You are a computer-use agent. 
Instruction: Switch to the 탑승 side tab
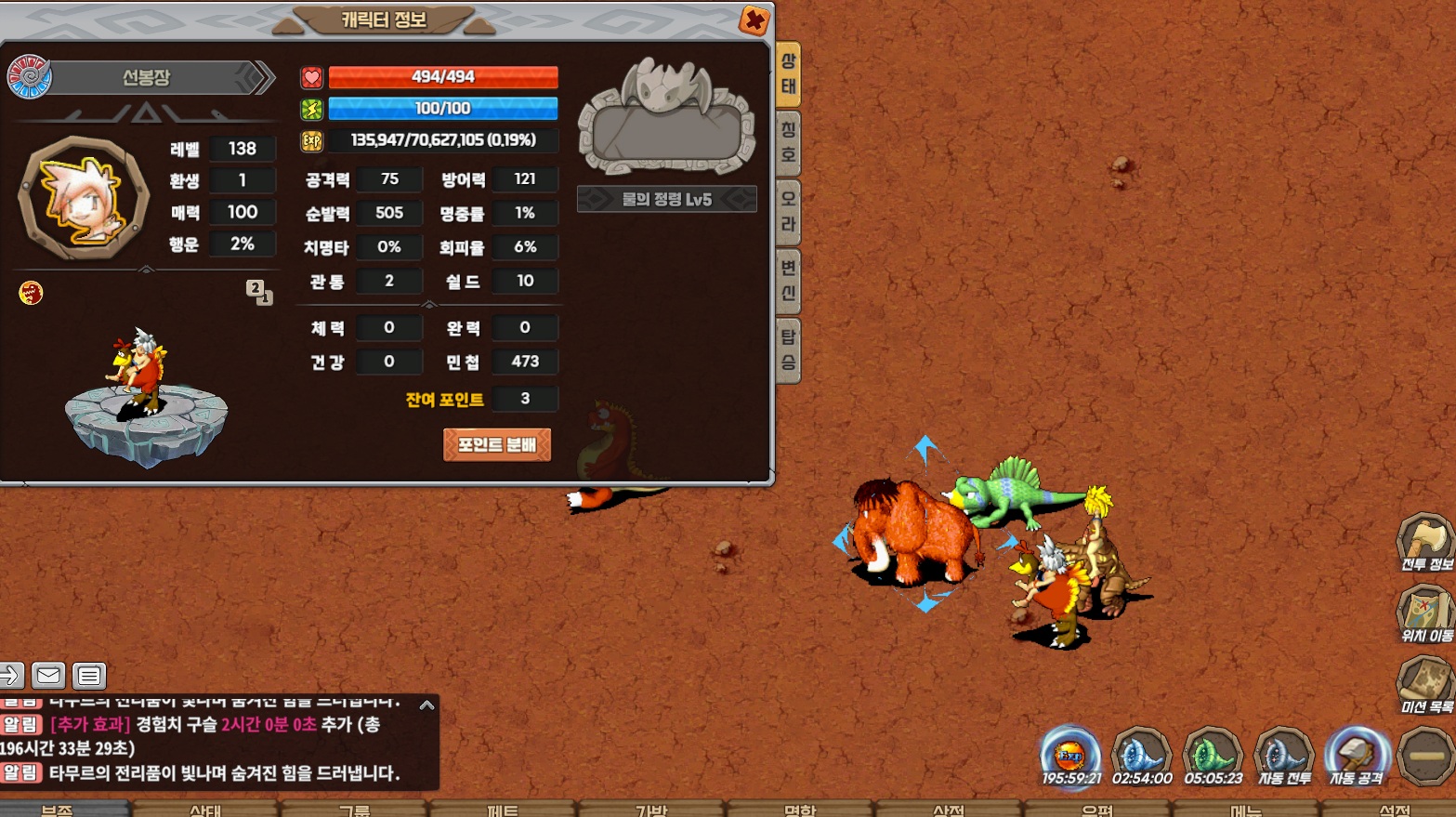tap(788, 349)
